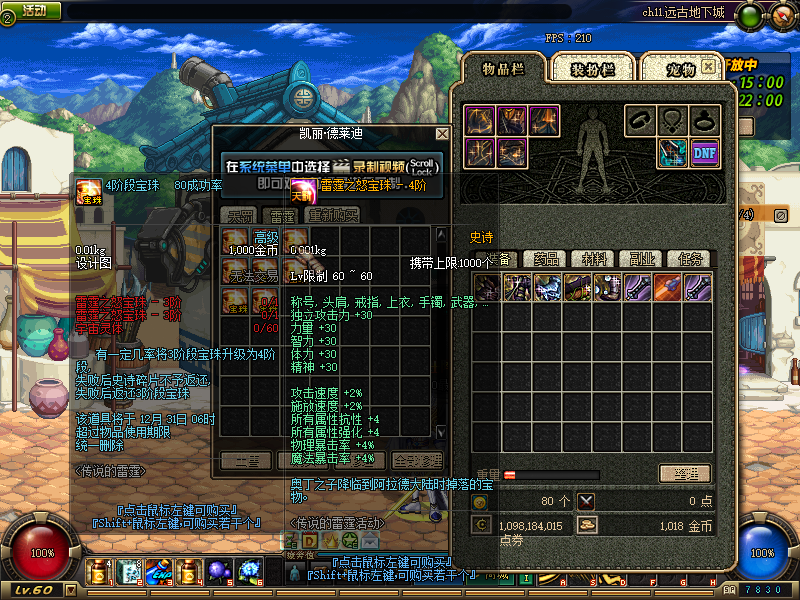View the 任务 quest items category
The image size is (800, 600).
(x=688, y=259)
